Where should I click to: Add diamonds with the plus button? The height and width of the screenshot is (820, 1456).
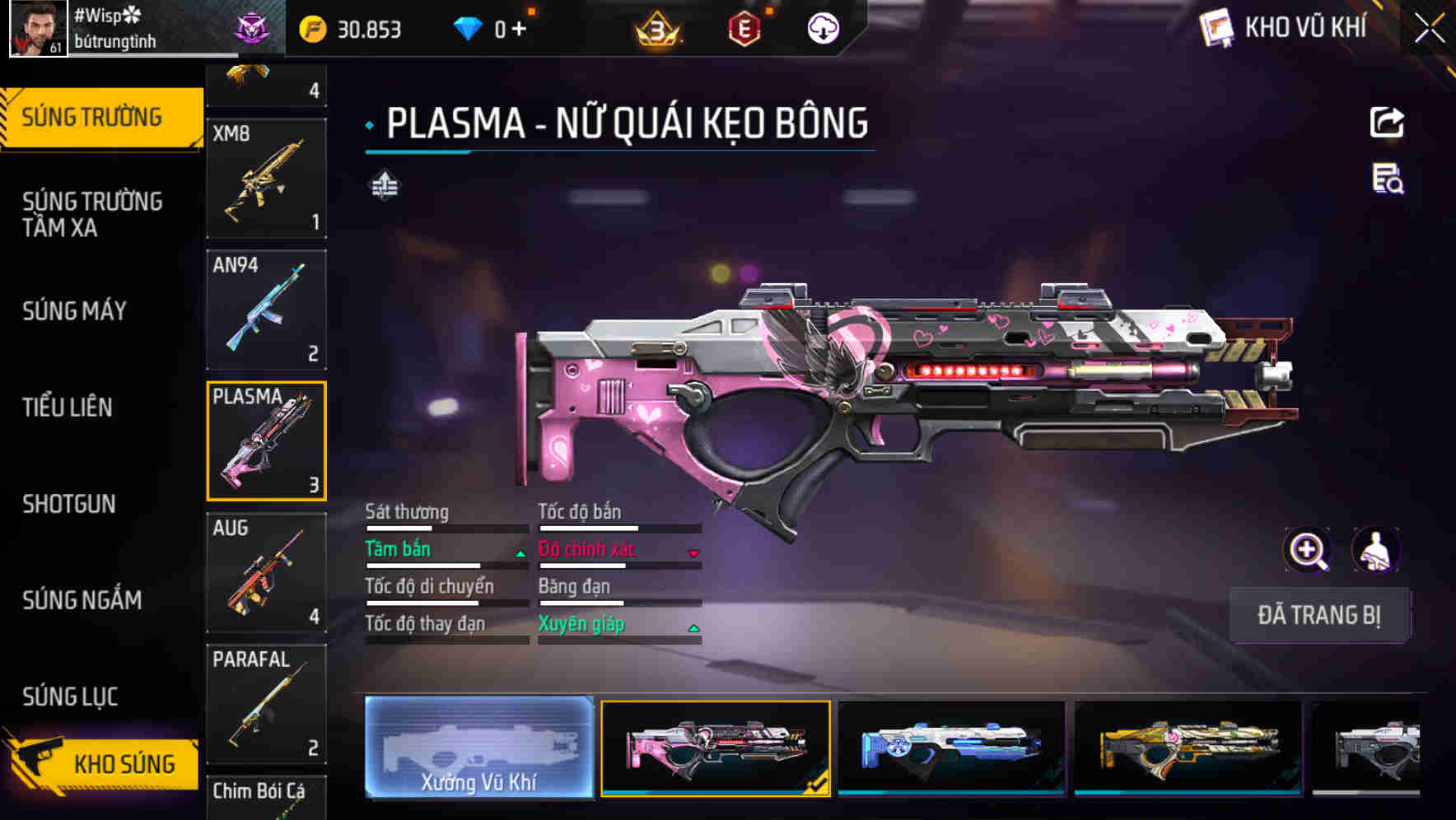tap(519, 30)
